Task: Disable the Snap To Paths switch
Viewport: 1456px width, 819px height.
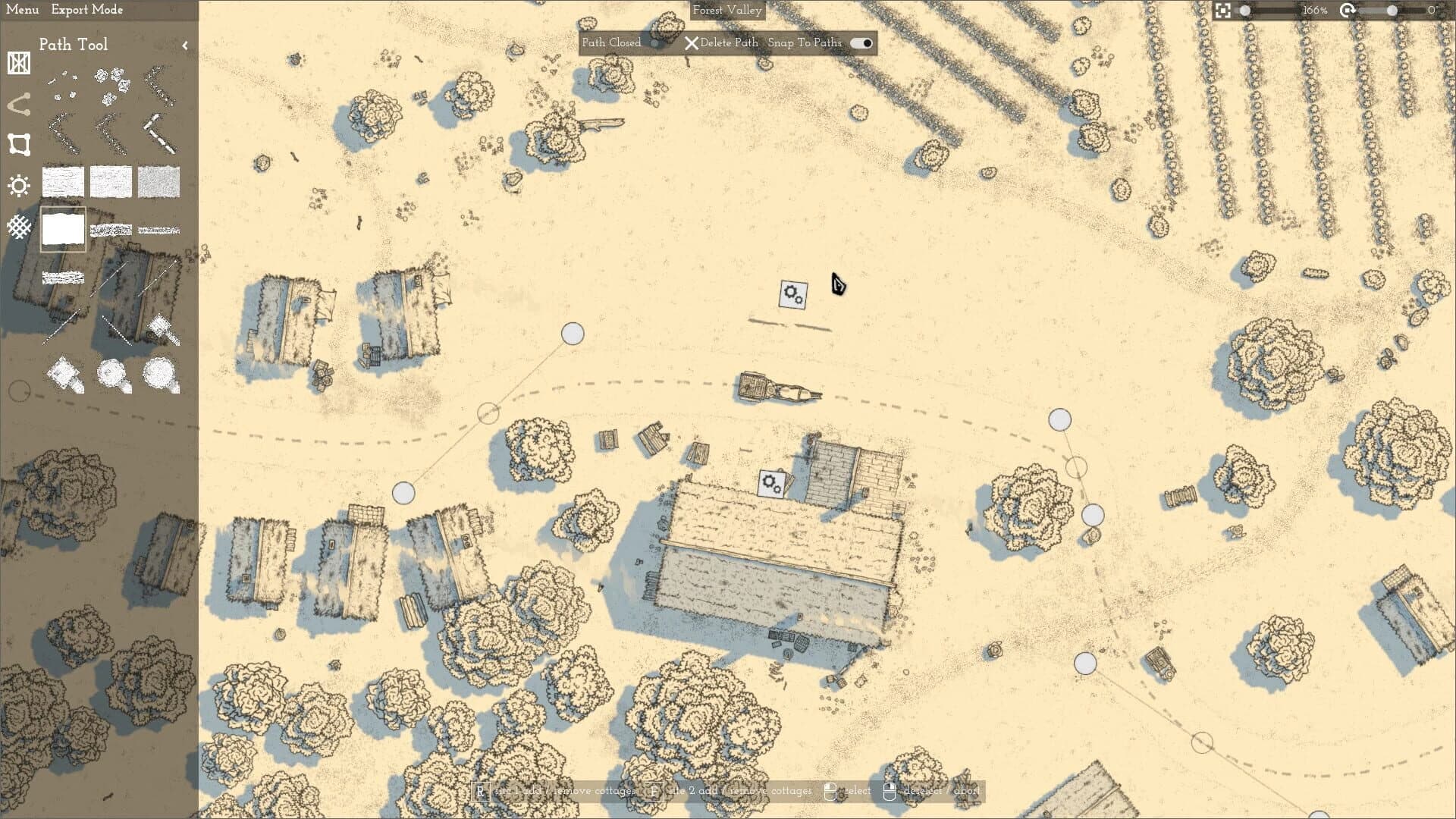Action: (861, 43)
